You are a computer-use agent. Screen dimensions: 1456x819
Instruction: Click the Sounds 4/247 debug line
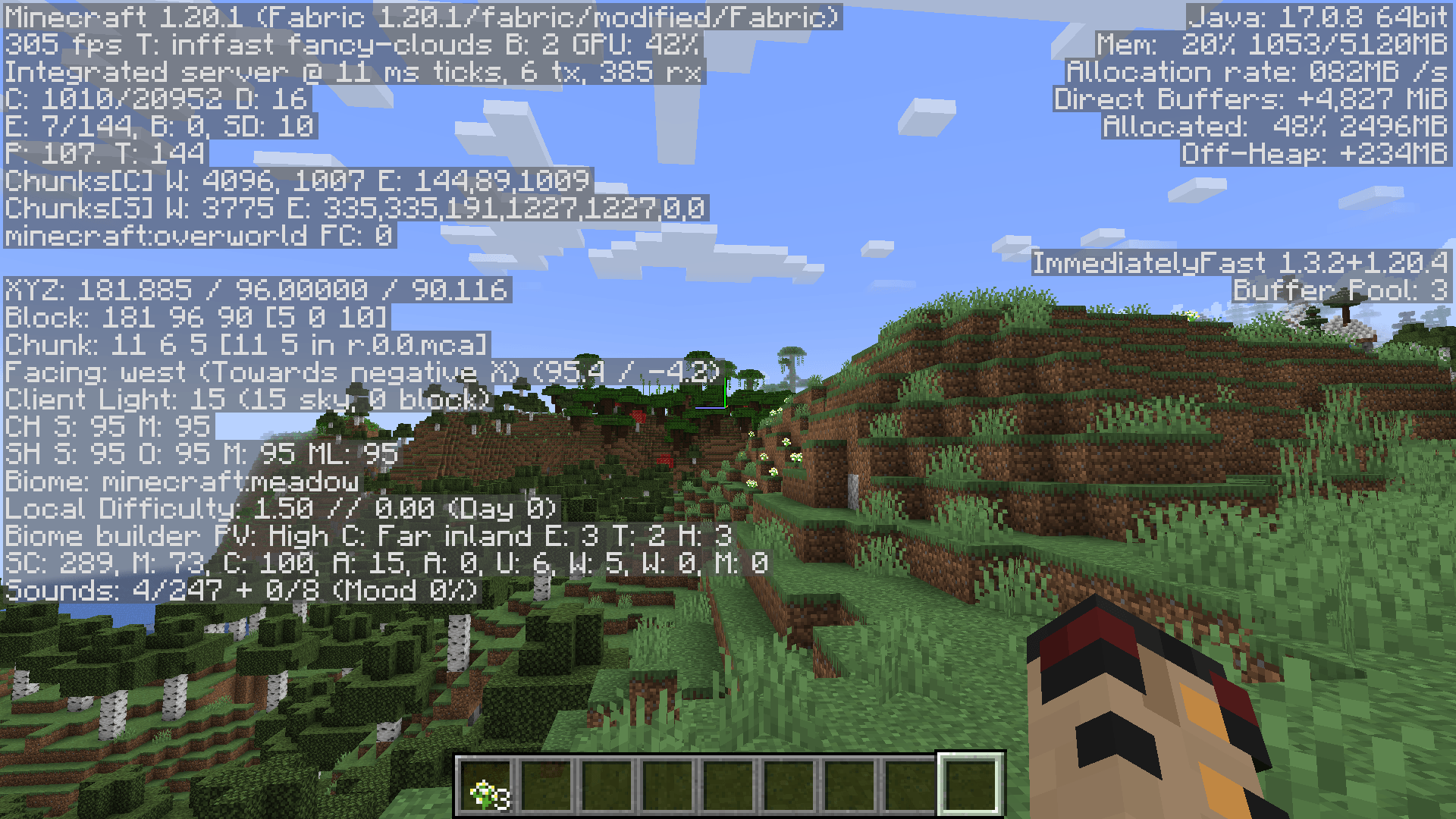[239, 590]
